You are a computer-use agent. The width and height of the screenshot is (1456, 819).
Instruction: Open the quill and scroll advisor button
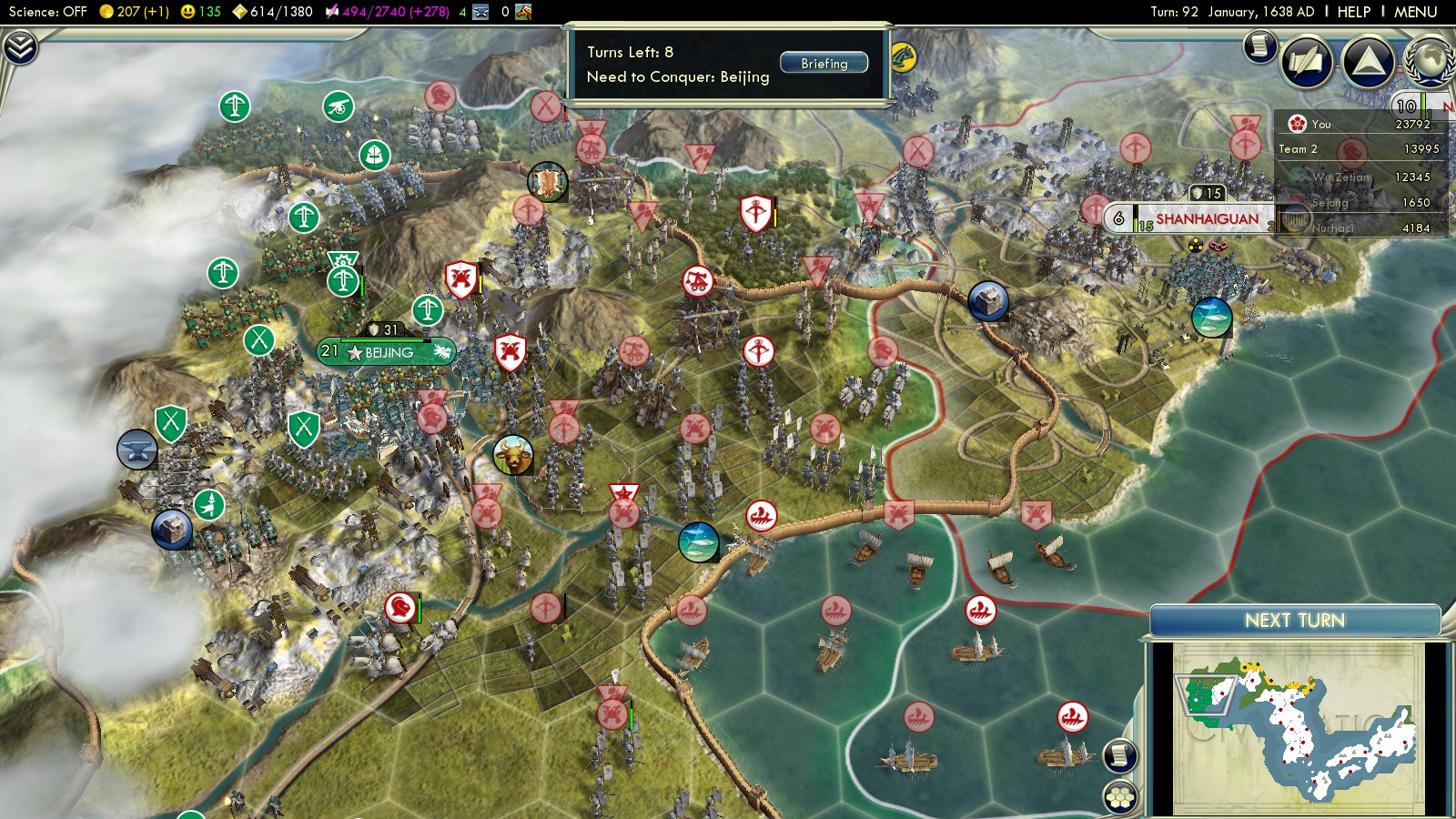(1307, 61)
